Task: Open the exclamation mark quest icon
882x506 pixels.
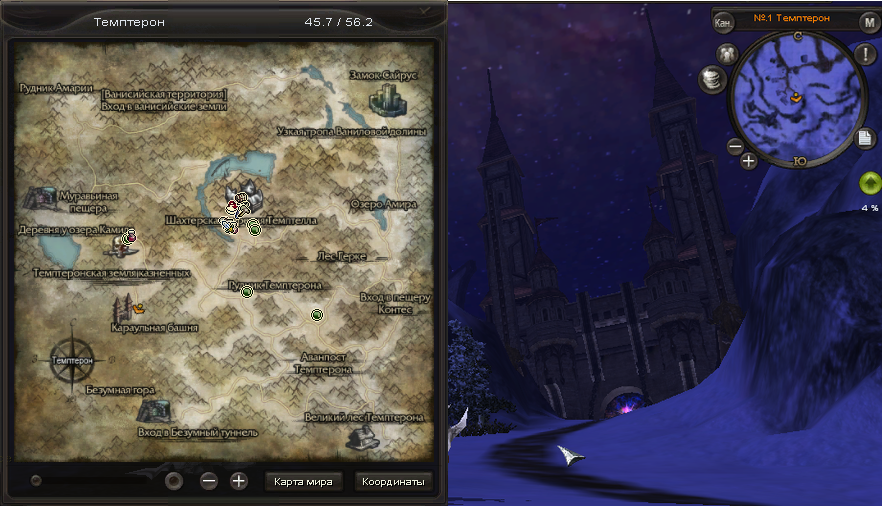Action: 864,54
